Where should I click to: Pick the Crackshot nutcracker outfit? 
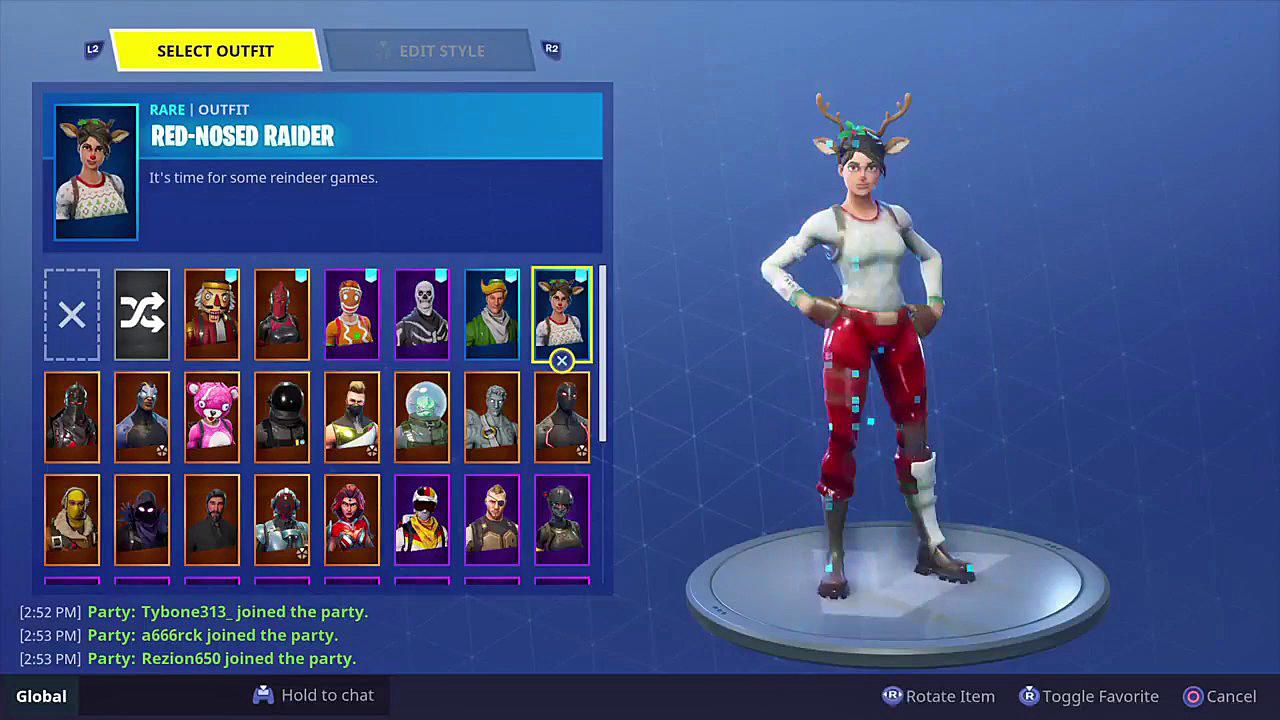[x=212, y=315]
